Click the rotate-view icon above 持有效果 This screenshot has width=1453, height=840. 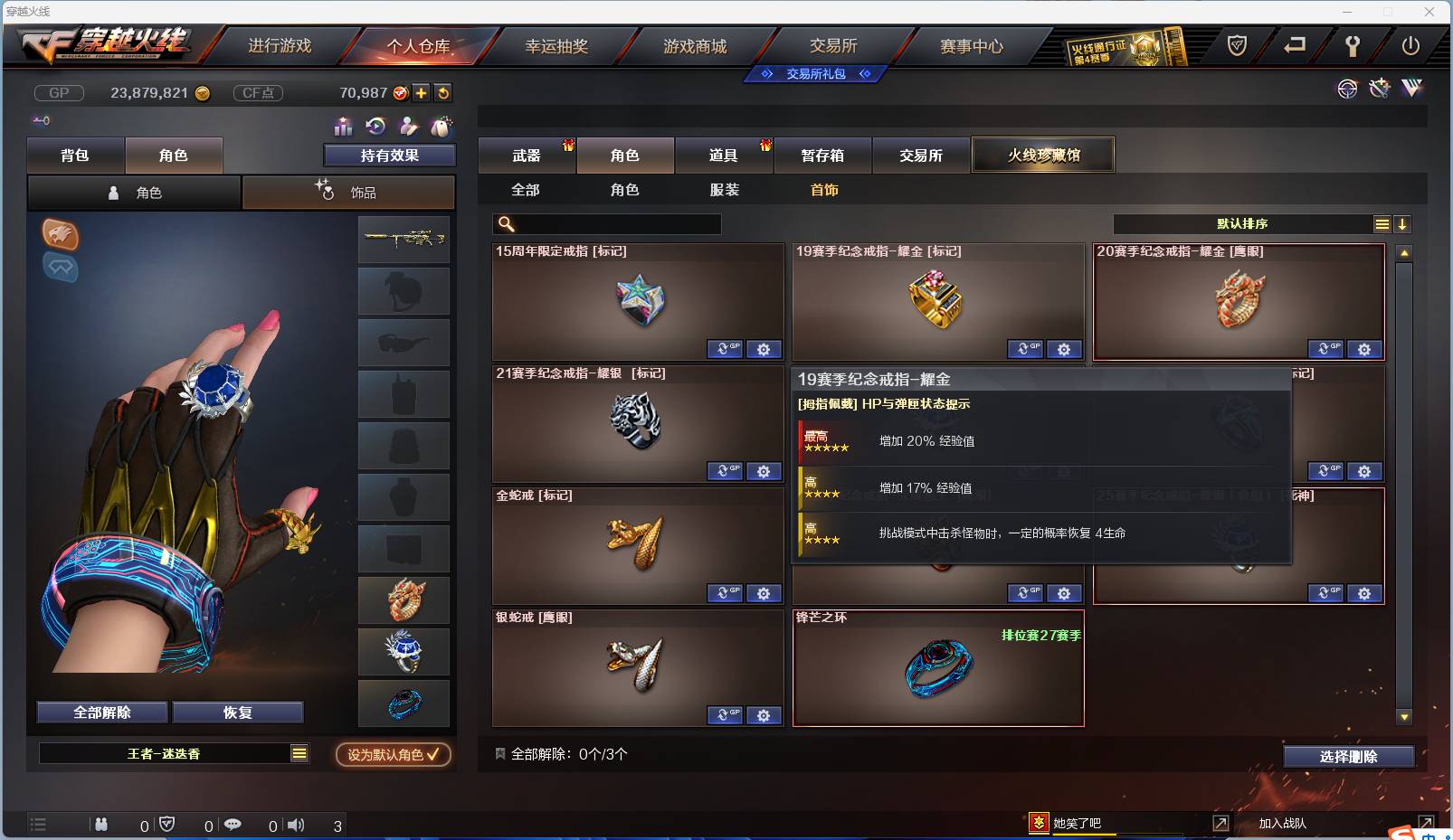[x=375, y=127]
